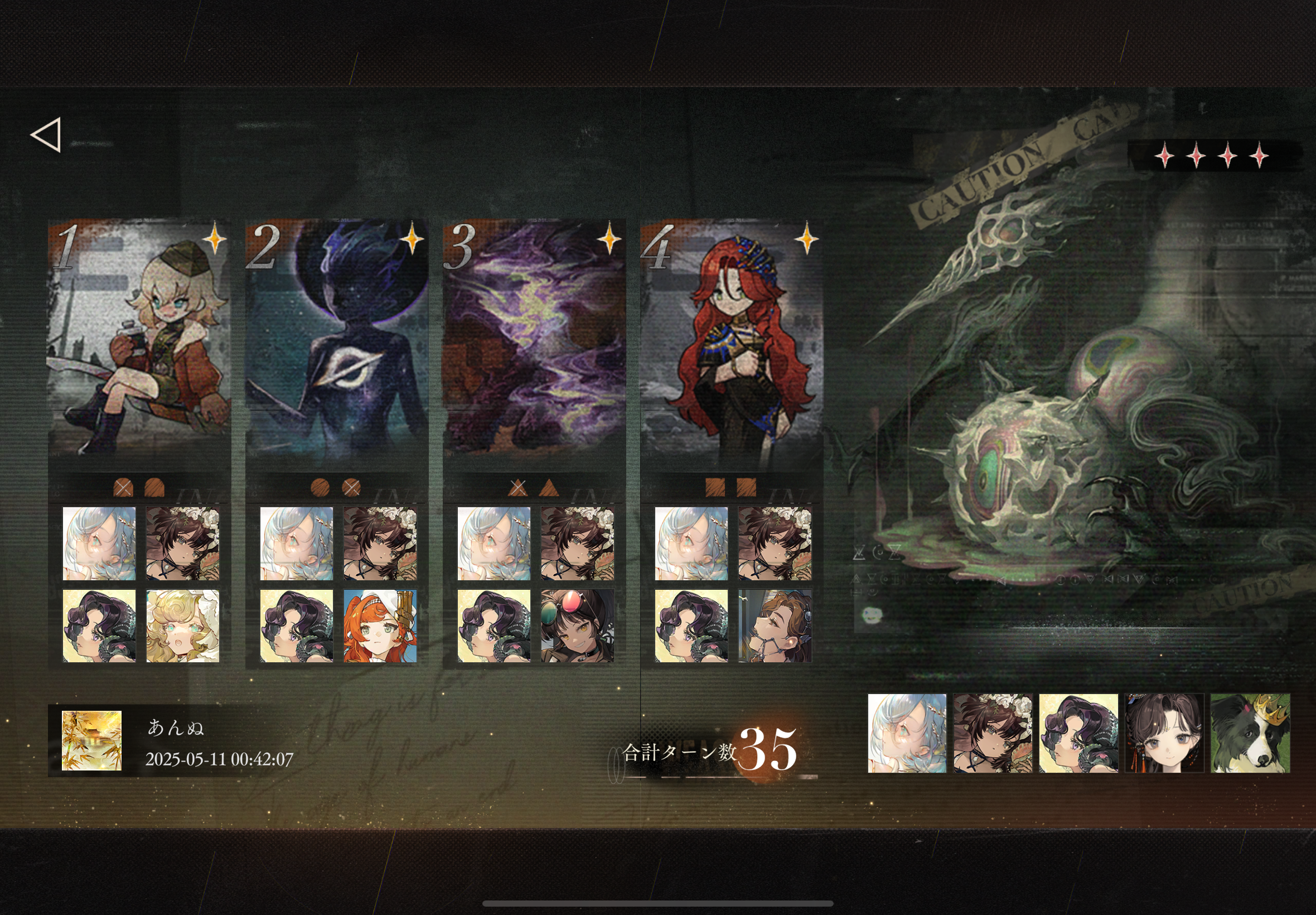View the dark-haired girl with red earrings

tap(1164, 733)
